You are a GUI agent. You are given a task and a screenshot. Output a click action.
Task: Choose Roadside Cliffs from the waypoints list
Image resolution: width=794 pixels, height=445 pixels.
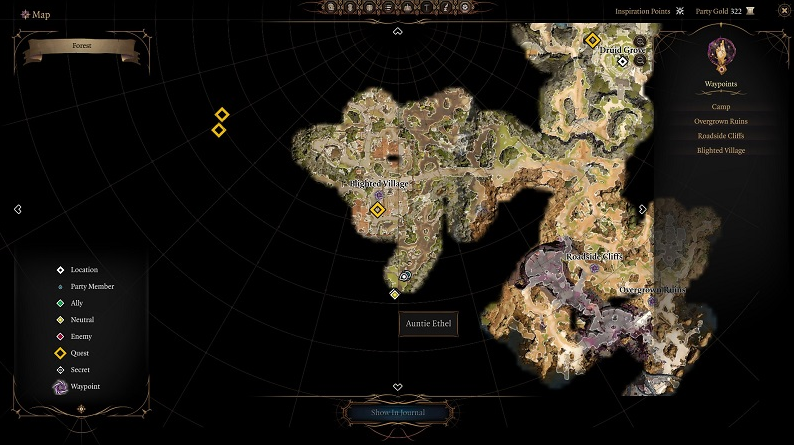720,136
